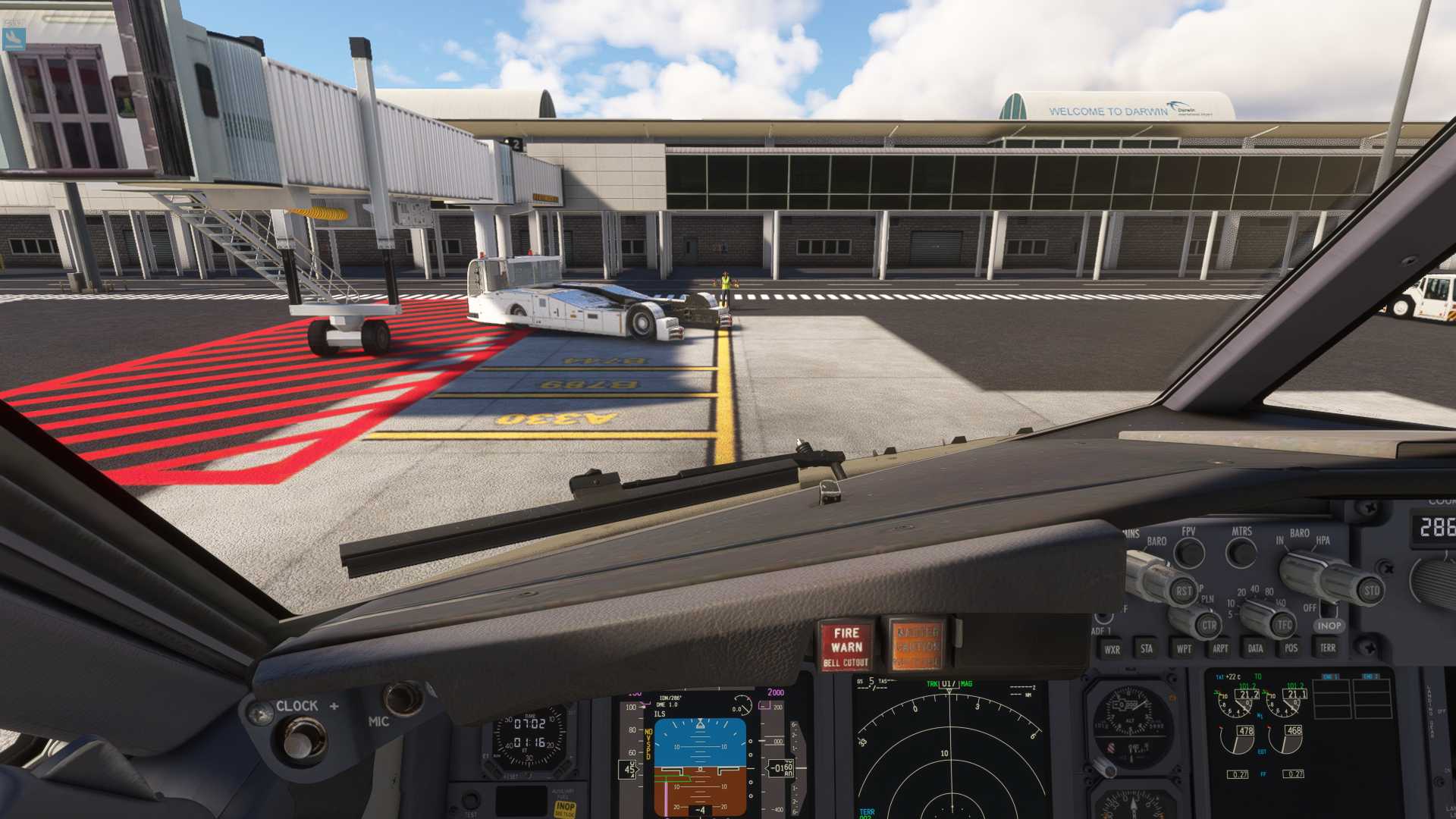Toggle the STA stations display button

coord(1147,648)
